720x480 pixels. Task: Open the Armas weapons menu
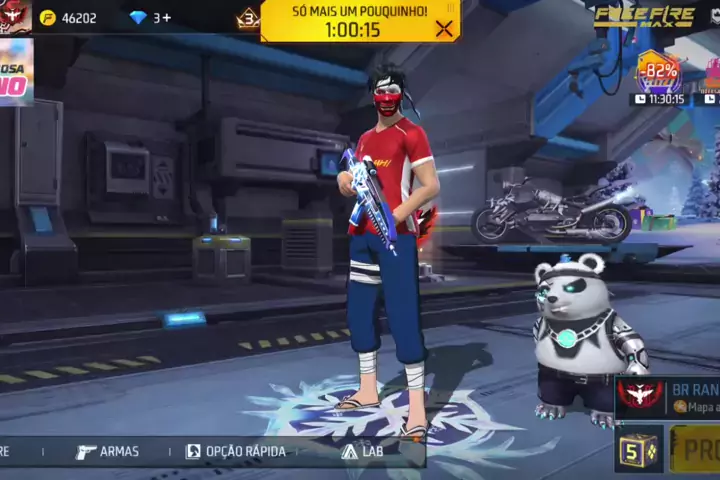click(108, 451)
